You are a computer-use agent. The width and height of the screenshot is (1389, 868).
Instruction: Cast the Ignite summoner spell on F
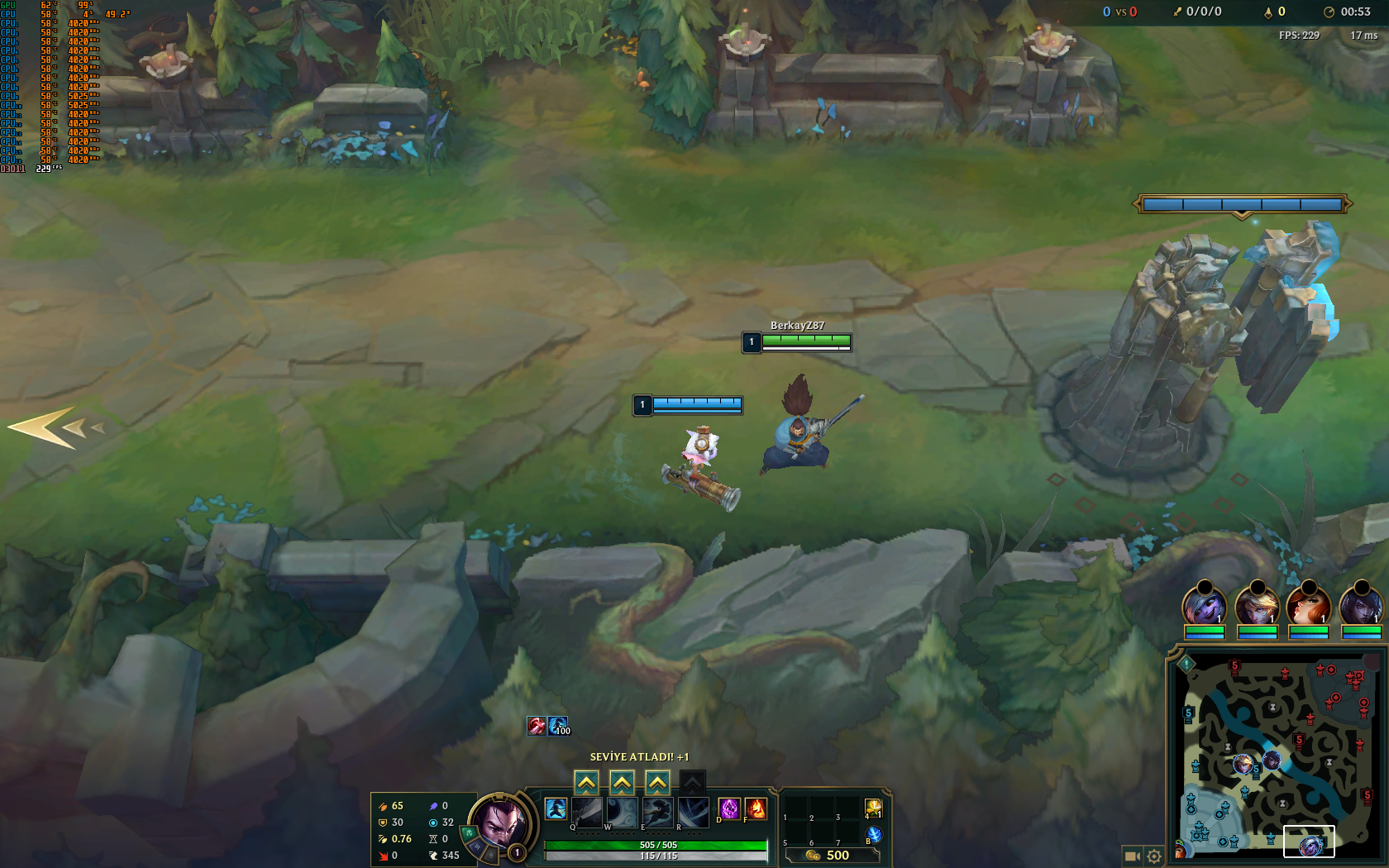click(x=756, y=808)
